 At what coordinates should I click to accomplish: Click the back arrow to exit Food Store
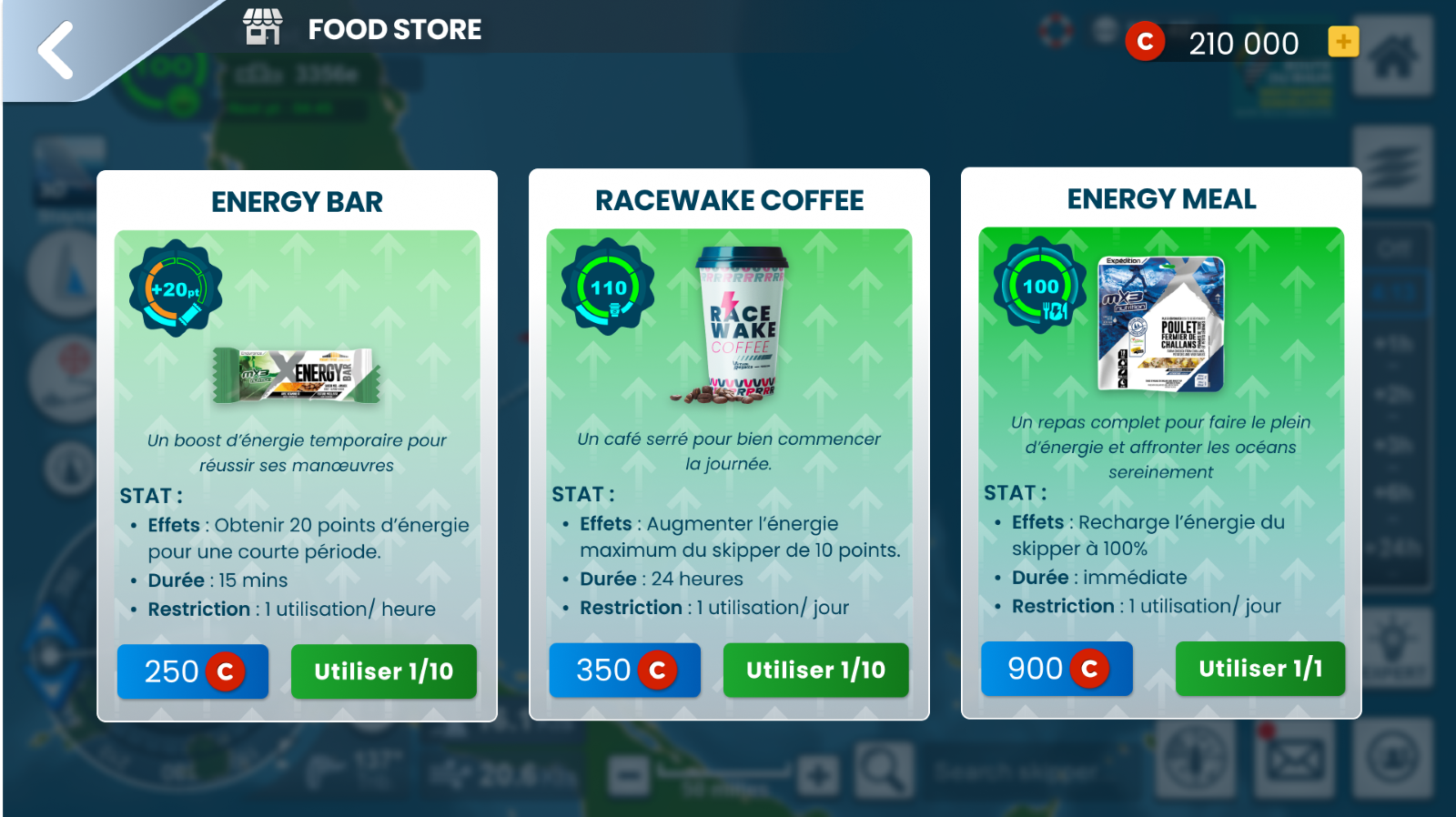coord(55,50)
